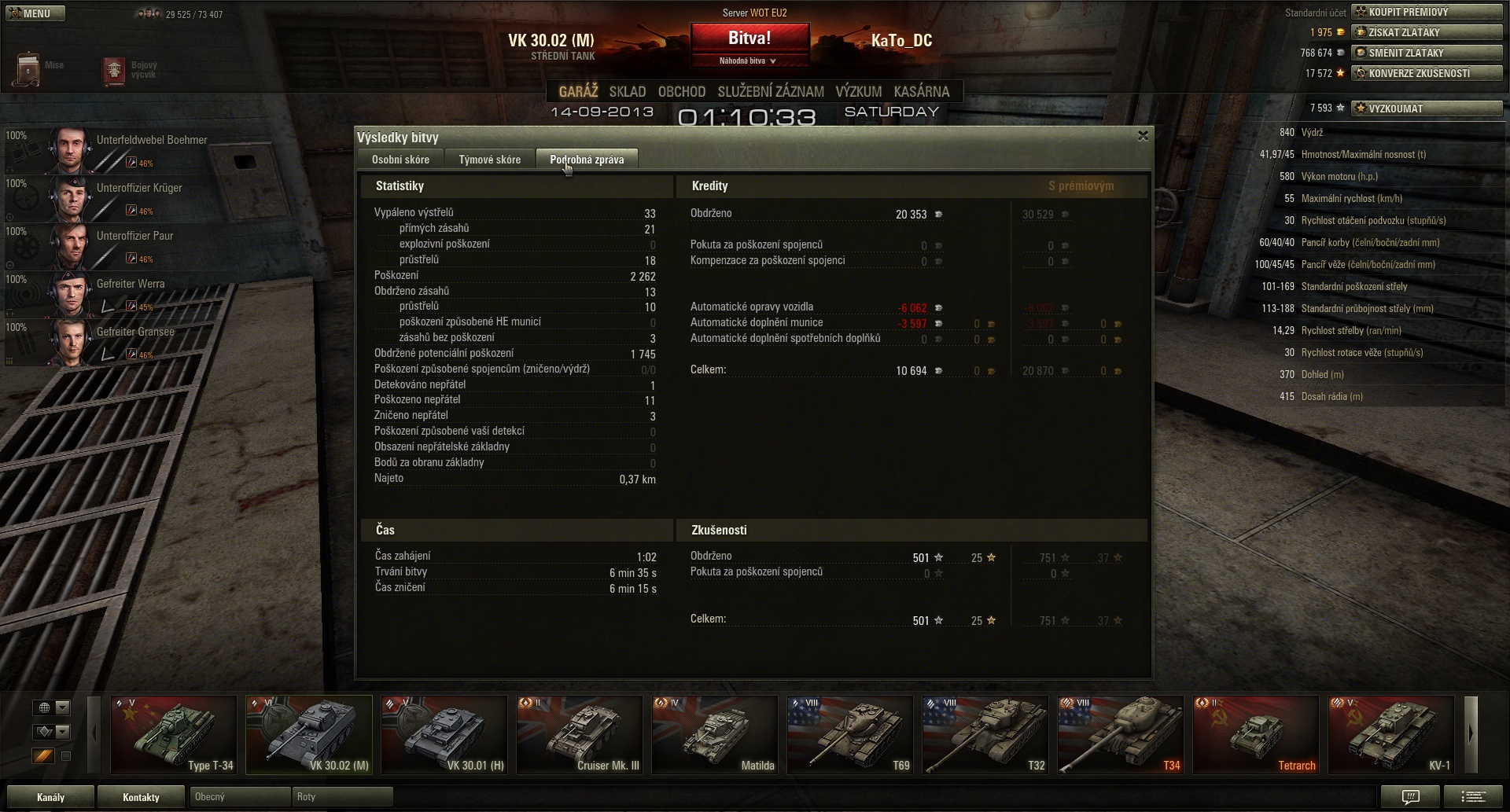This screenshot has height=812, width=1510.
Task: Start battle with the Bitva! button
Action: pos(749,39)
